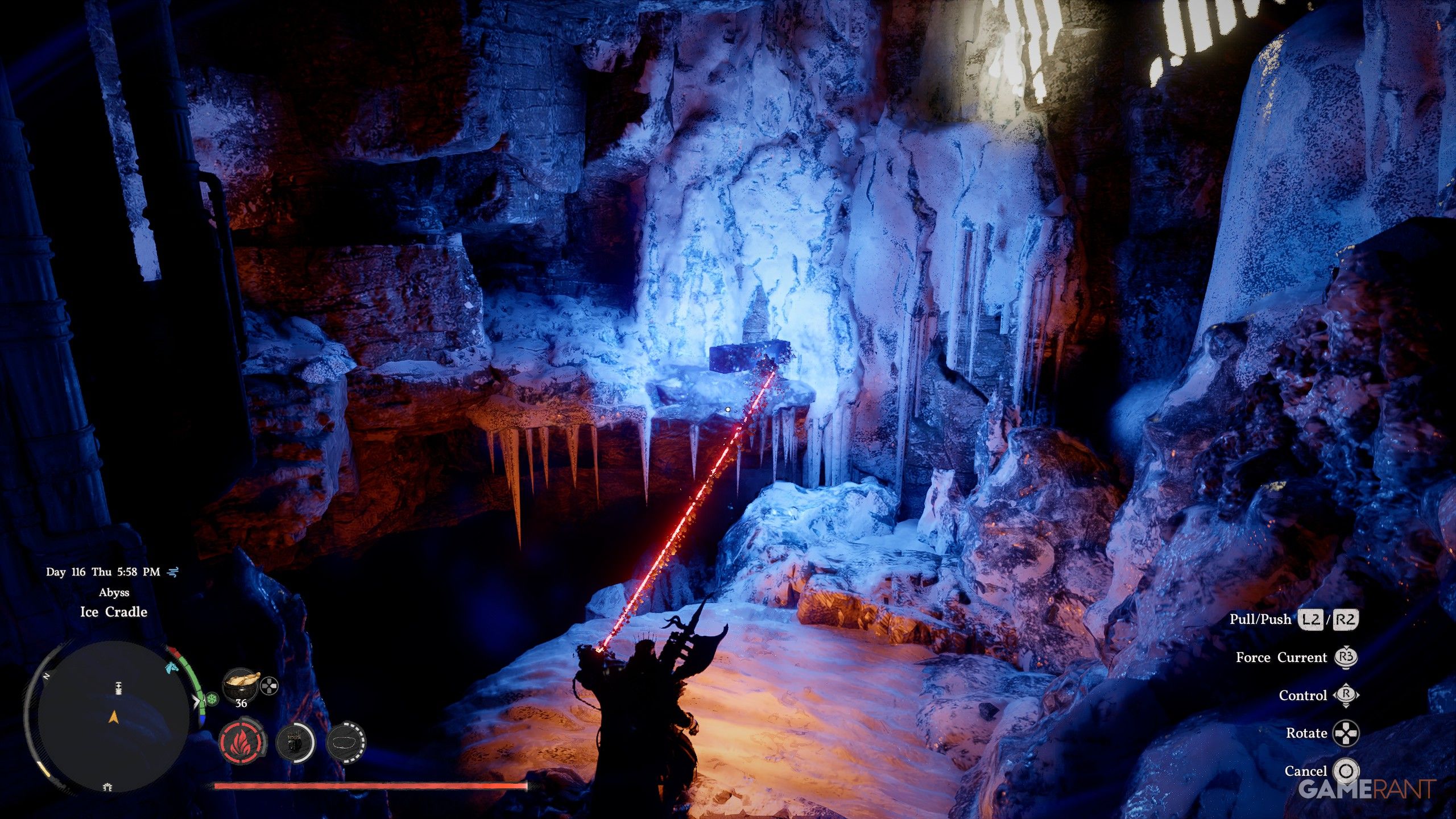Open the circular minimap
Viewport: 1456px width, 819px height.
tap(113, 718)
